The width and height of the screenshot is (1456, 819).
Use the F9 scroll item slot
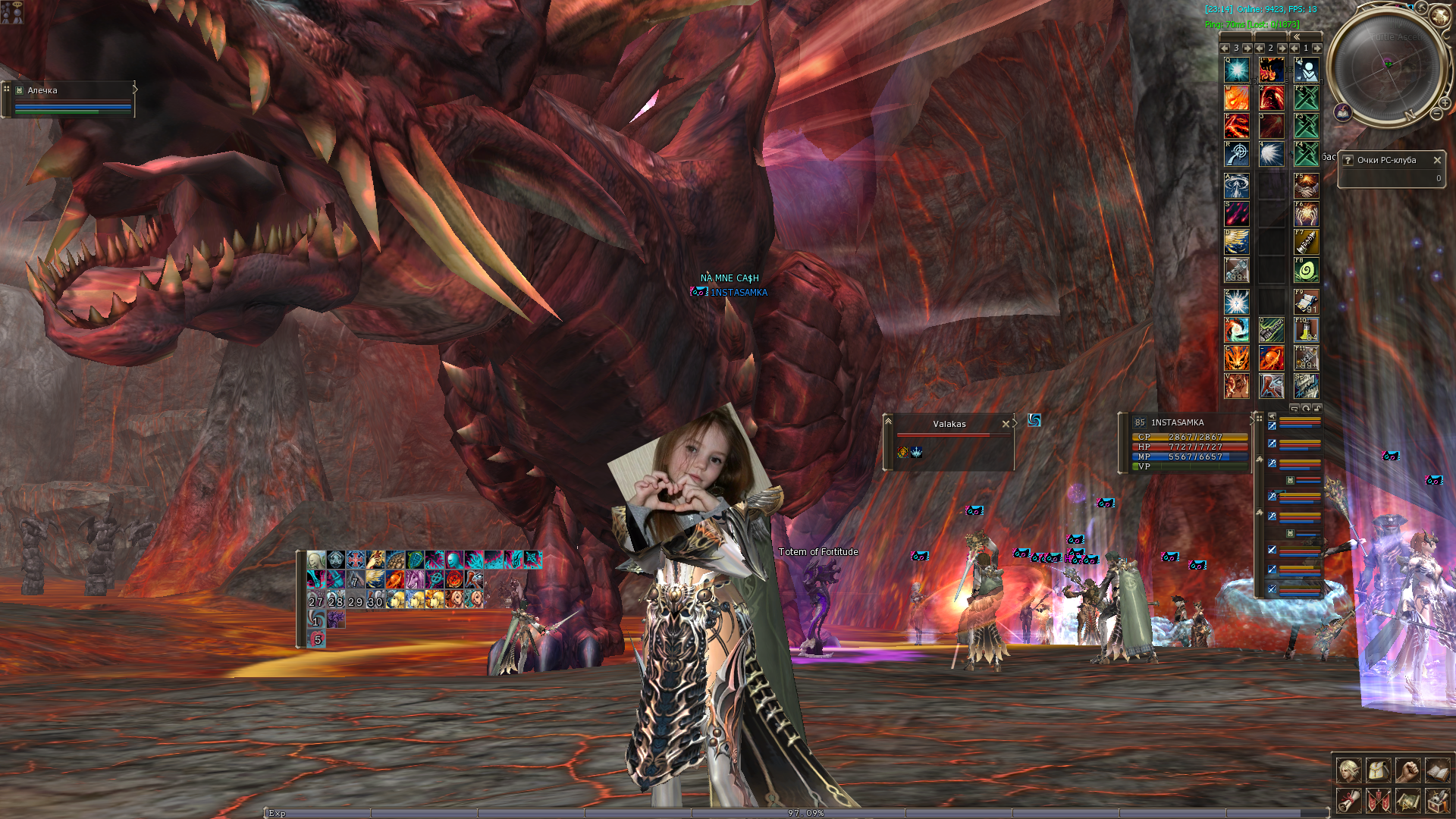click(1306, 302)
